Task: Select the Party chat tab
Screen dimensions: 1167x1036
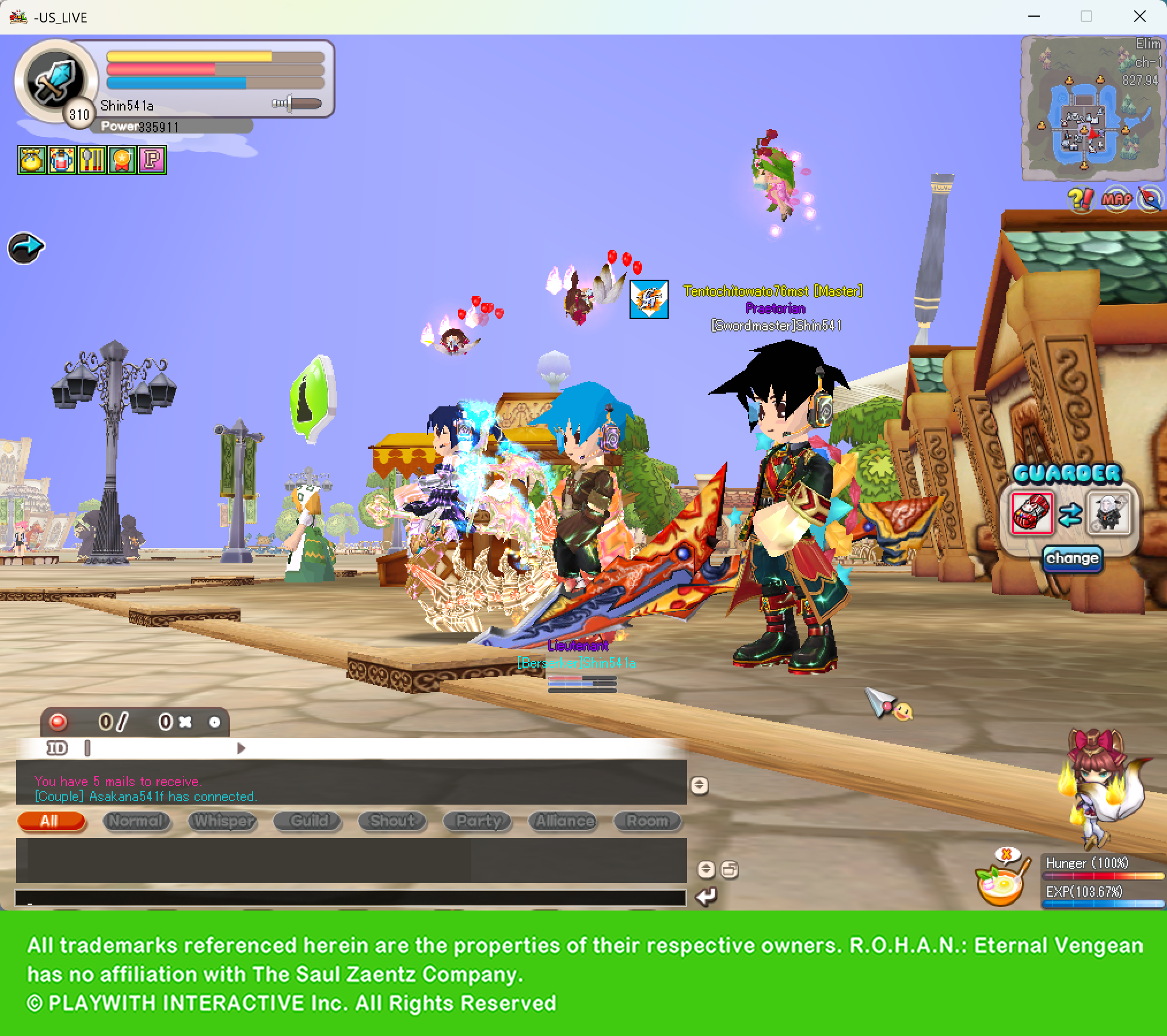Action: (x=478, y=821)
